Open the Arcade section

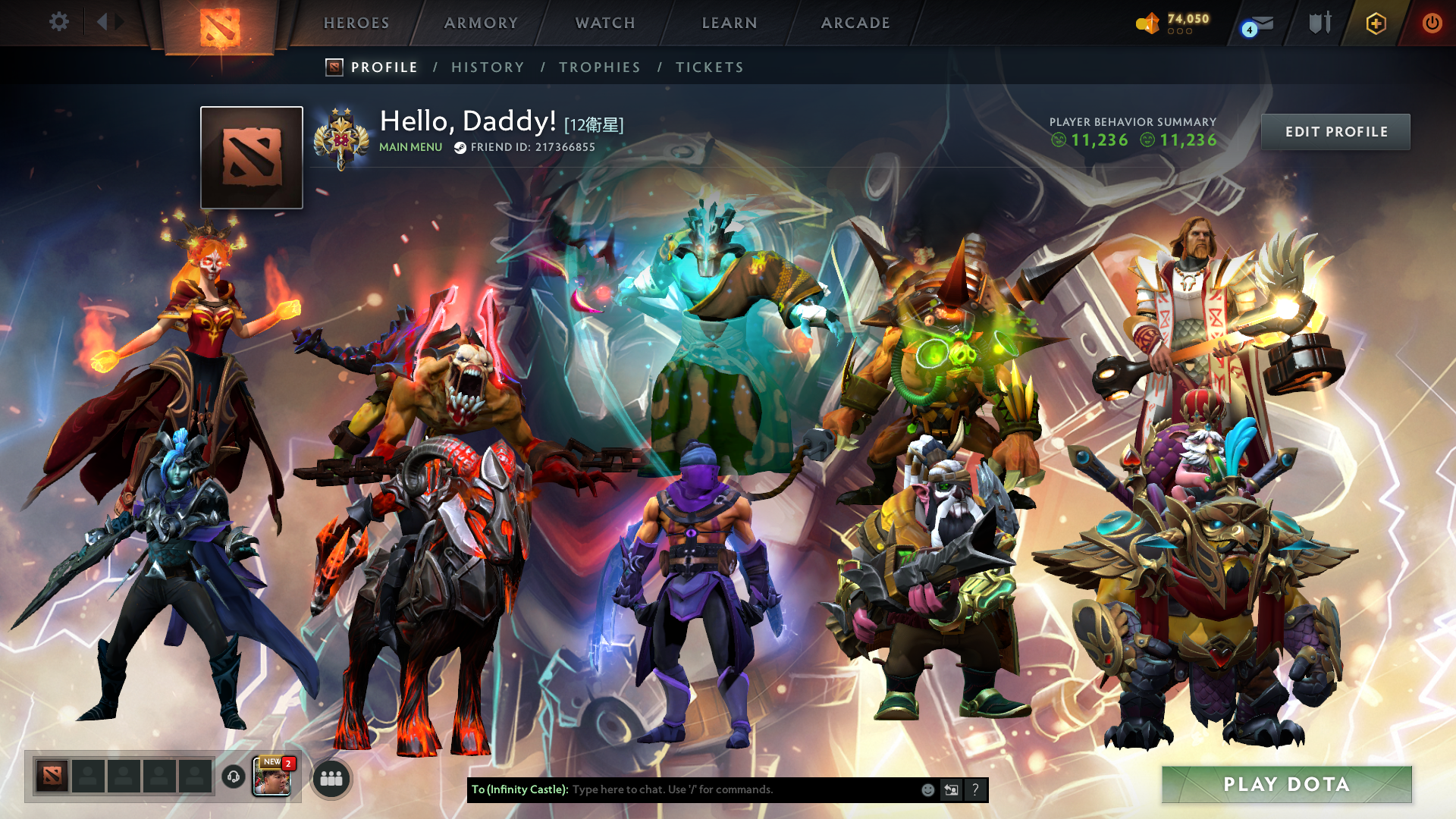coord(855,23)
